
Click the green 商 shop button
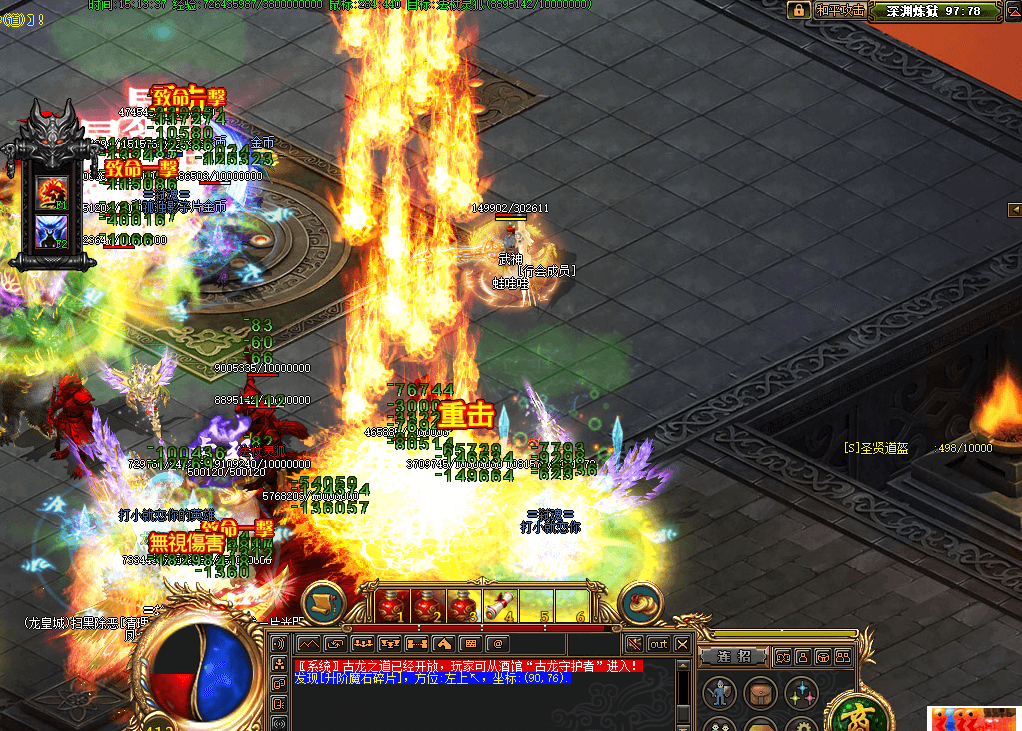(x=859, y=714)
